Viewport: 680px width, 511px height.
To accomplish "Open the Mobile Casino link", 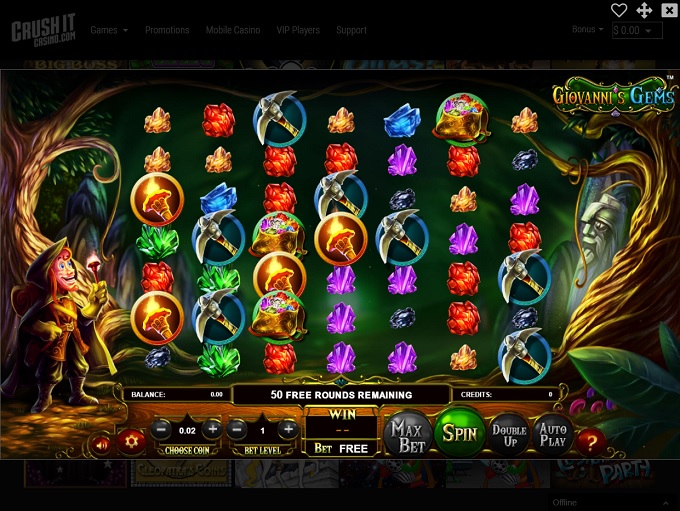I will [233, 30].
